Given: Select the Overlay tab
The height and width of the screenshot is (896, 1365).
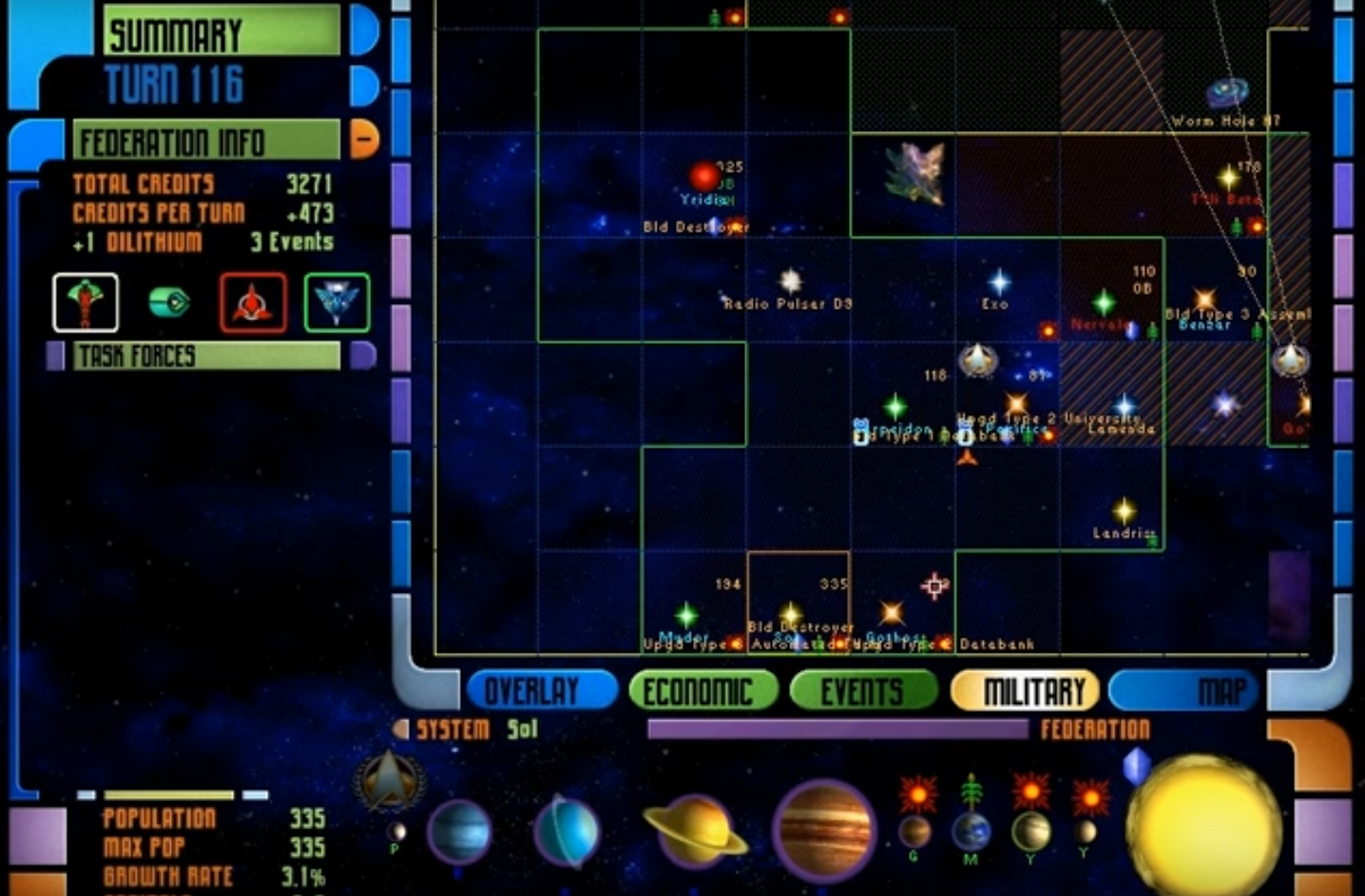Looking at the screenshot, I should point(541,690).
